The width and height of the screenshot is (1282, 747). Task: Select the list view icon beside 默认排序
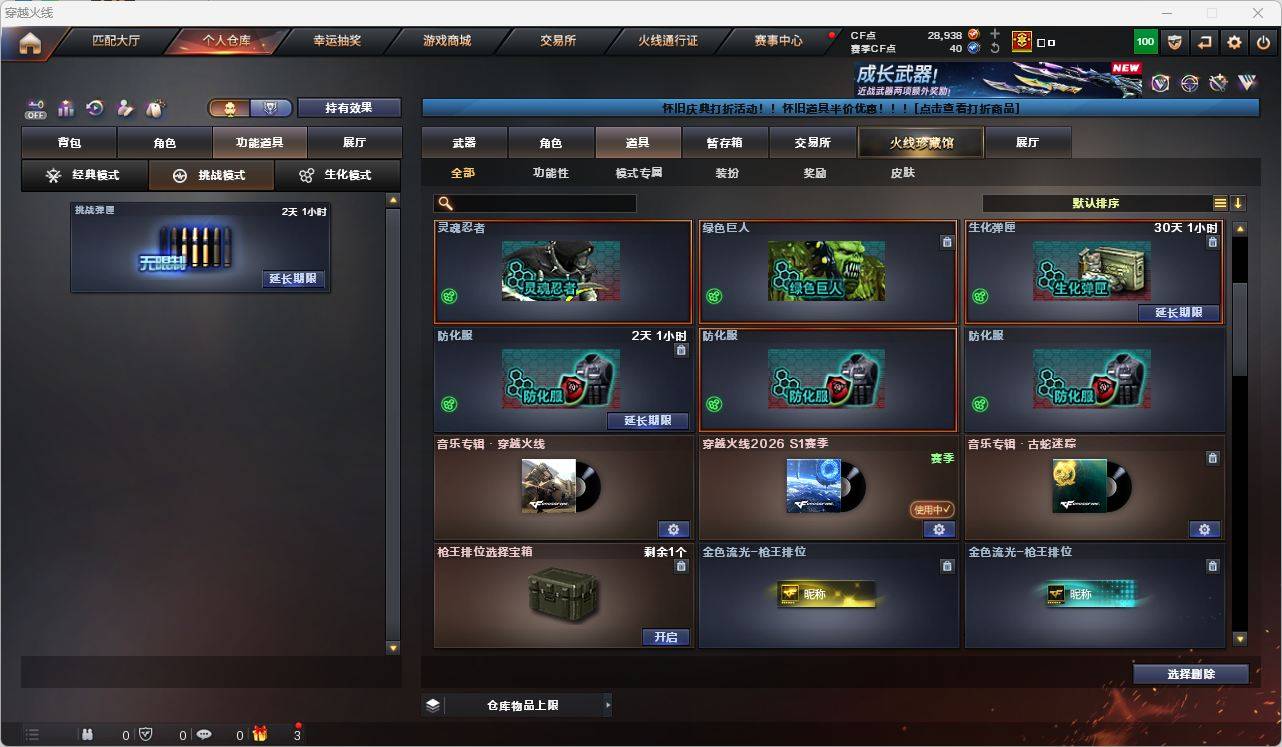pyautogui.click(x=1220, y=203)
